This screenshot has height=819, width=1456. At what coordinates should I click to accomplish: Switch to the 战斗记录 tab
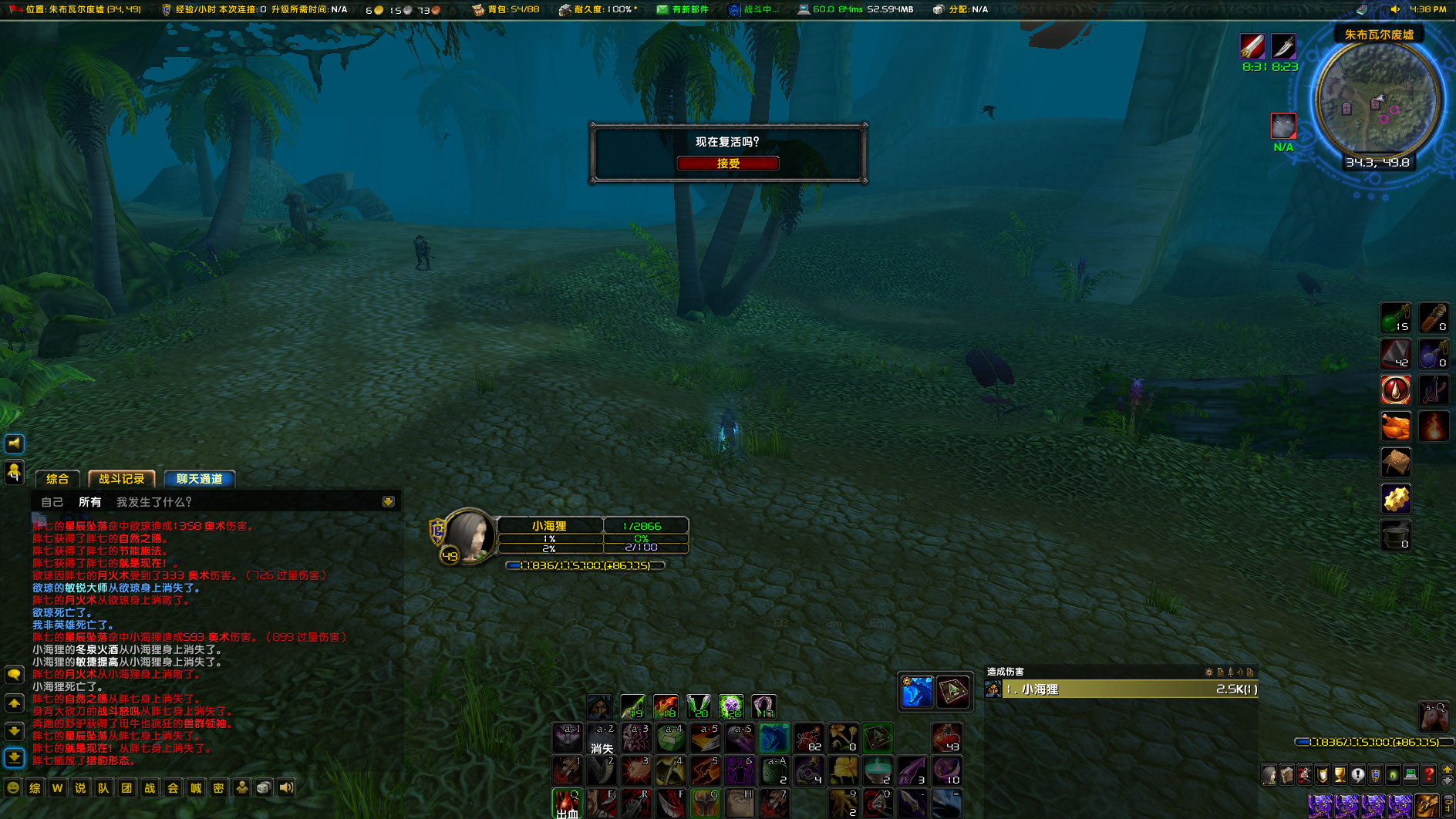[x=121, y=479]
